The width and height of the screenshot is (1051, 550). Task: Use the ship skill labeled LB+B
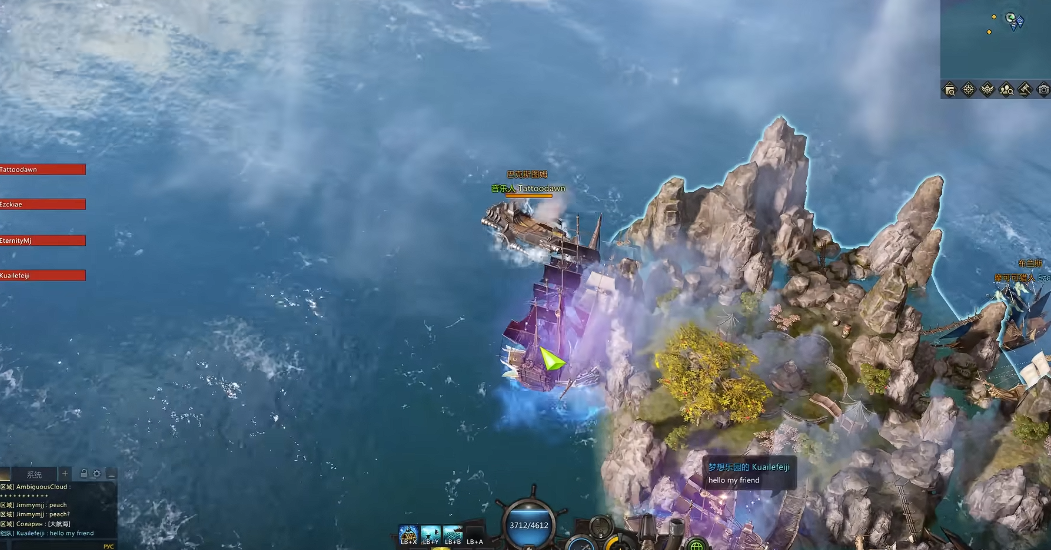pos(453,534)
